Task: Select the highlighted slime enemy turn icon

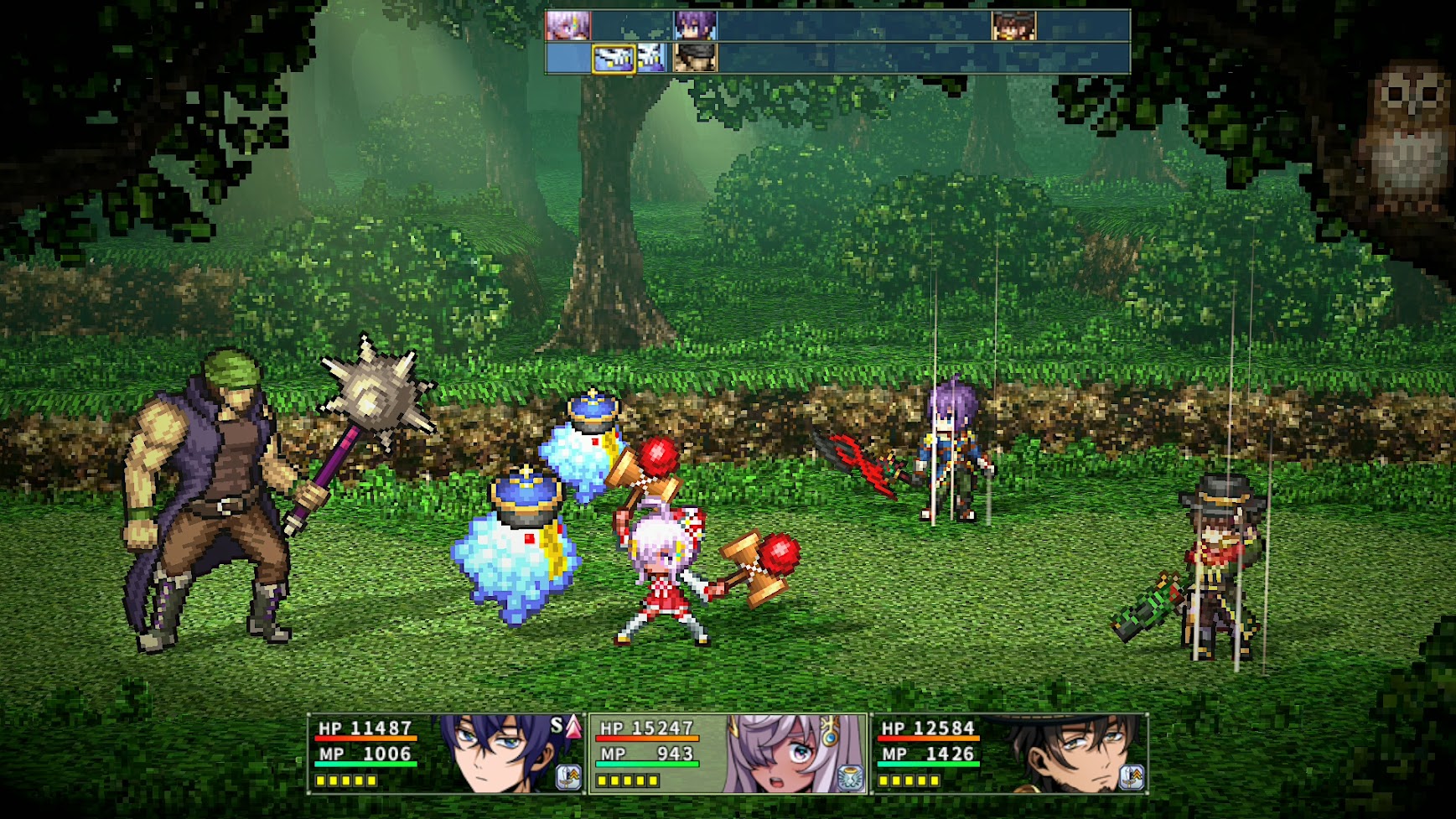Action: 614,59
